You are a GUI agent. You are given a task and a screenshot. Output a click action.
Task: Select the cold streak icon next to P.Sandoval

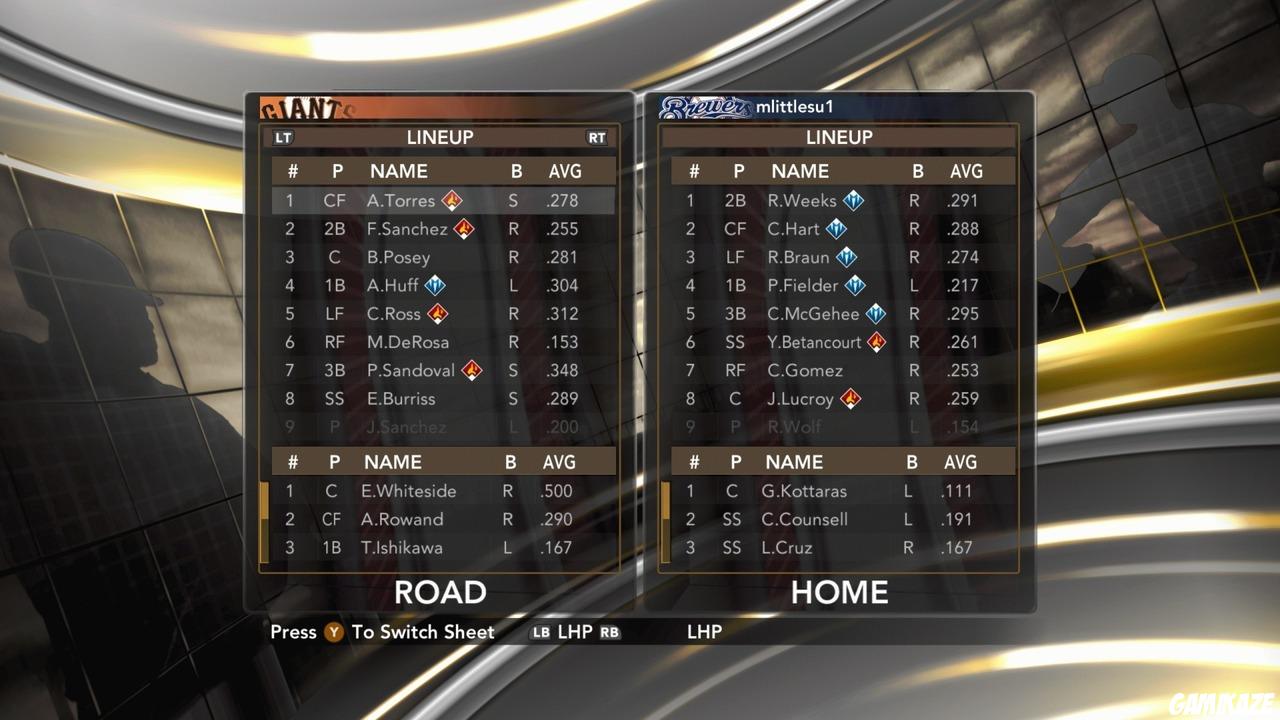coord(472,371)
